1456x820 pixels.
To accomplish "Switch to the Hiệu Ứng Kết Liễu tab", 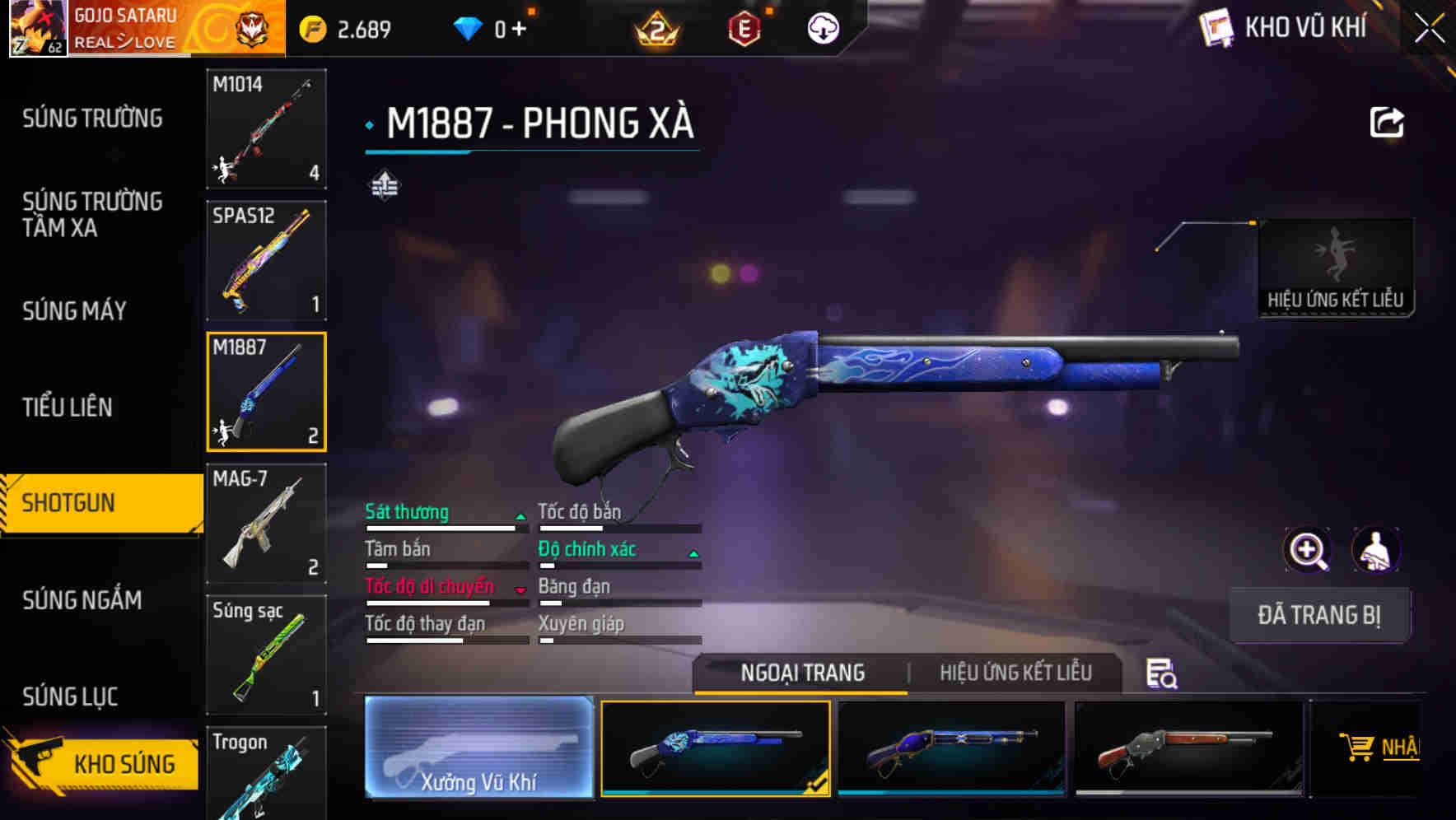I will [1015, 673].
